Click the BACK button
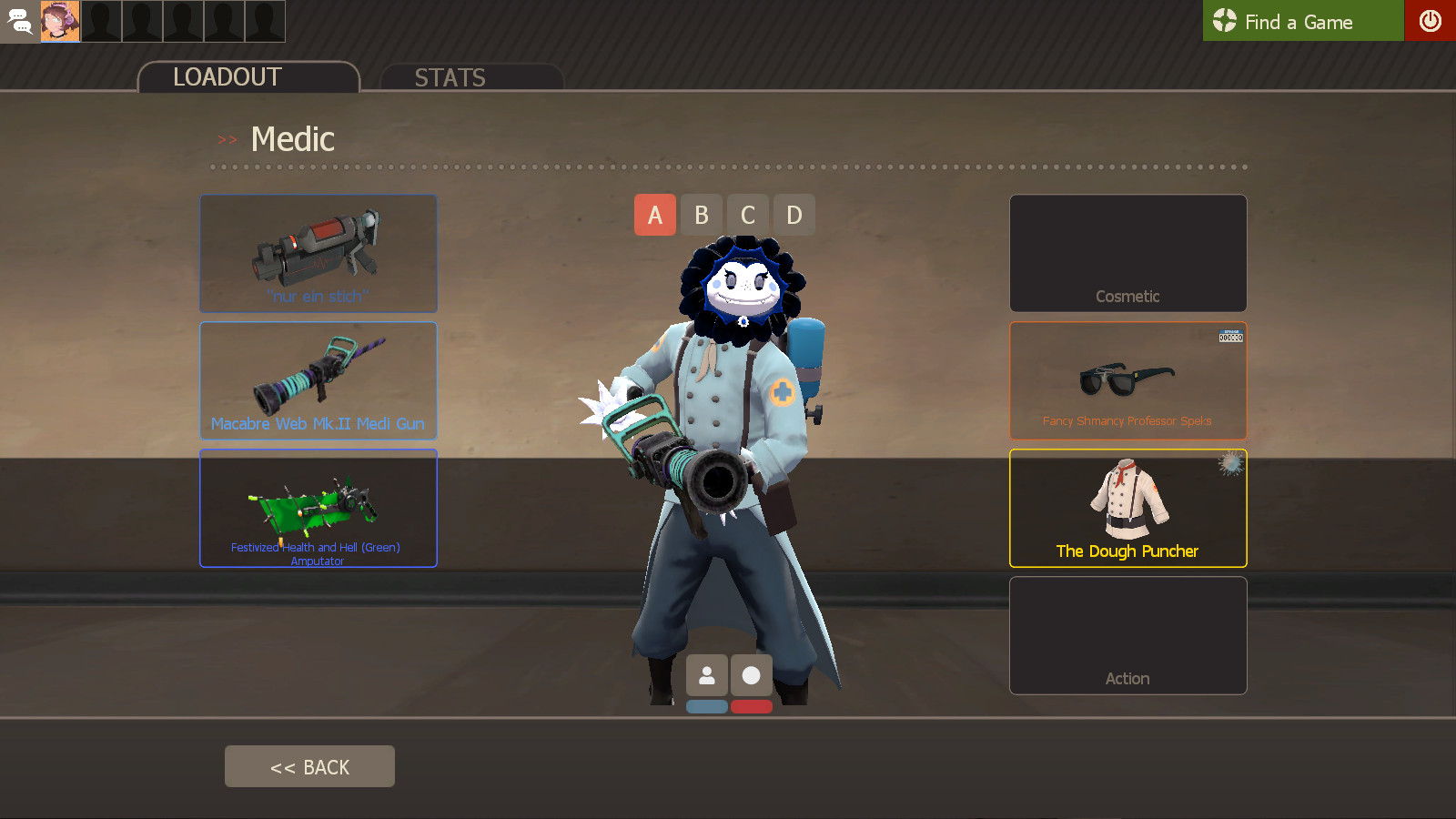The image size is (1456, 819). pos(309,765)
